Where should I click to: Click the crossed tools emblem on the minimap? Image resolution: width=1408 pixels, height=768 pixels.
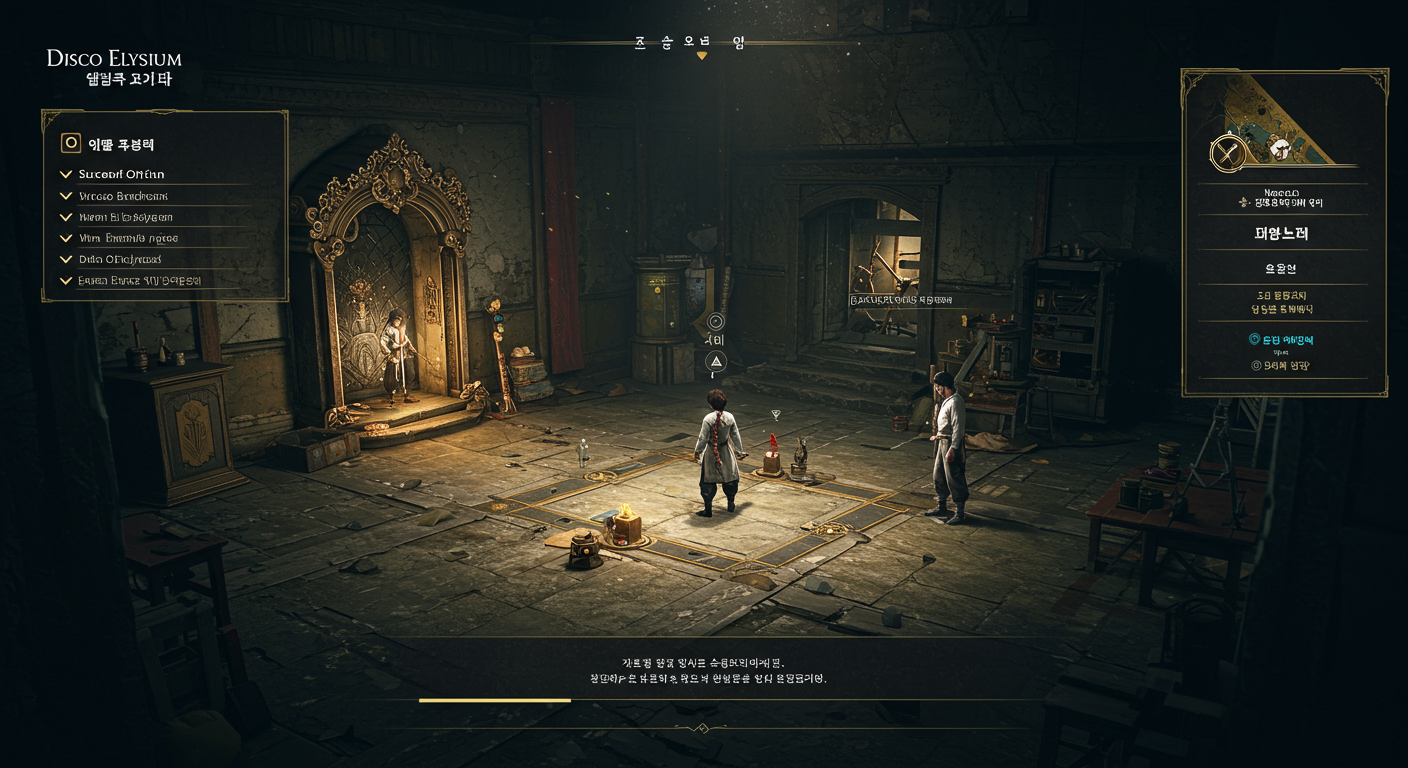click(x=1227, y=153)
